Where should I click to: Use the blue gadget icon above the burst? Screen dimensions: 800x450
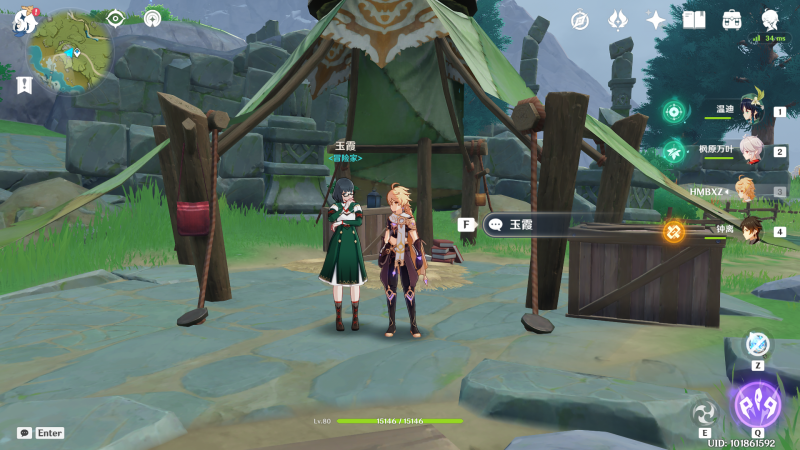[x=758, y=344]
